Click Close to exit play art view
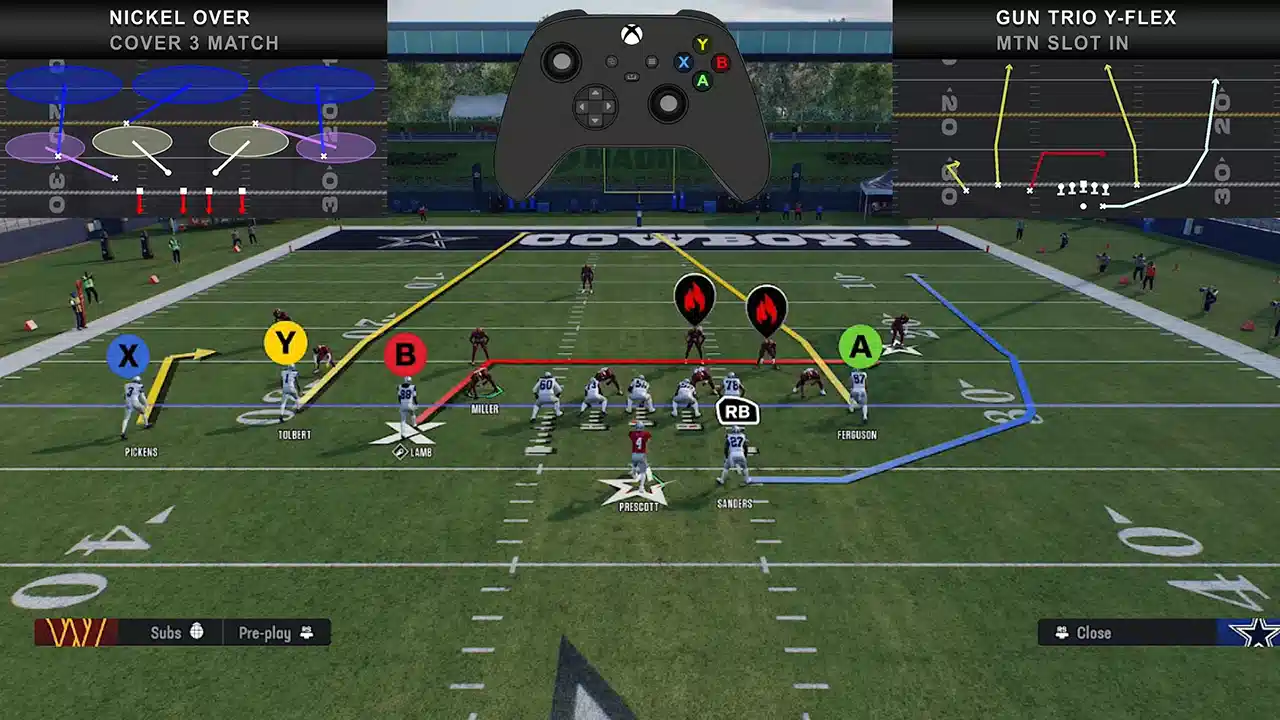The image size is (1280, 720). [1093, 632]
